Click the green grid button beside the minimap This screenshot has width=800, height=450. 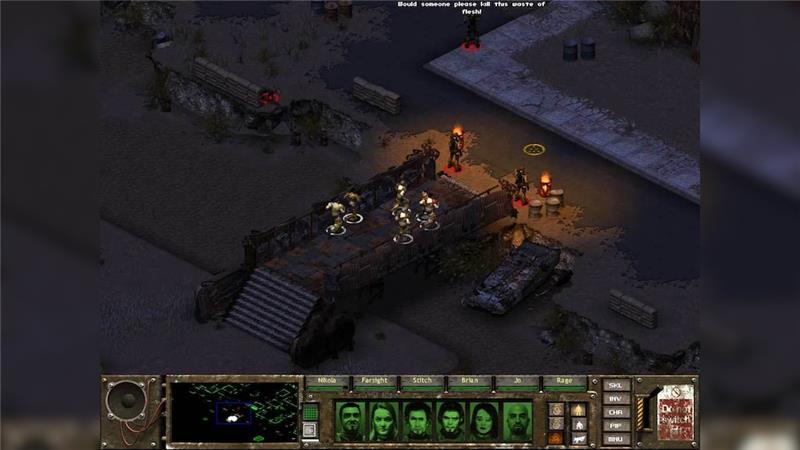[x=310, y=411]
